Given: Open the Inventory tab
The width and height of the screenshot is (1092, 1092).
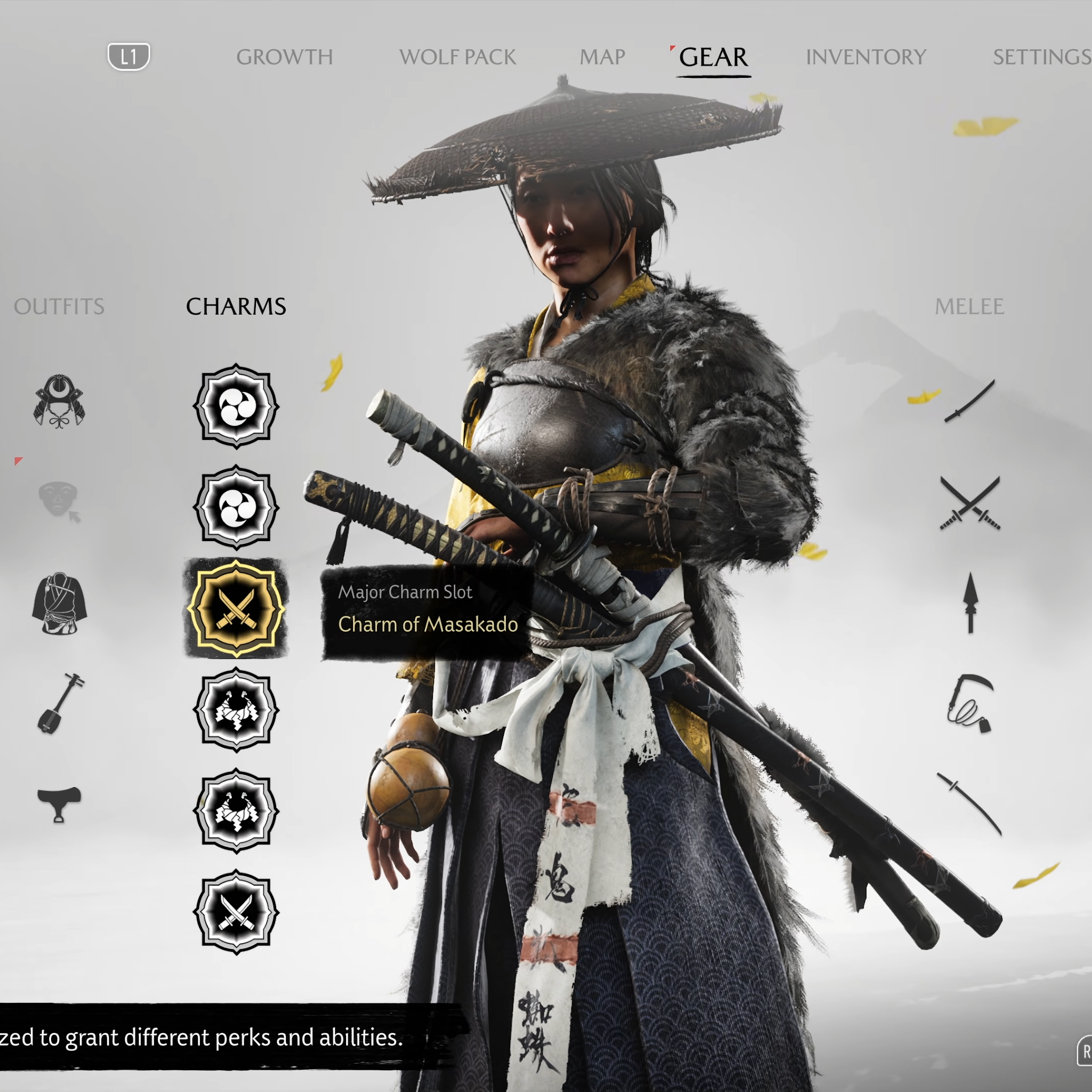Looking at the screenshot, I should 865,57.
